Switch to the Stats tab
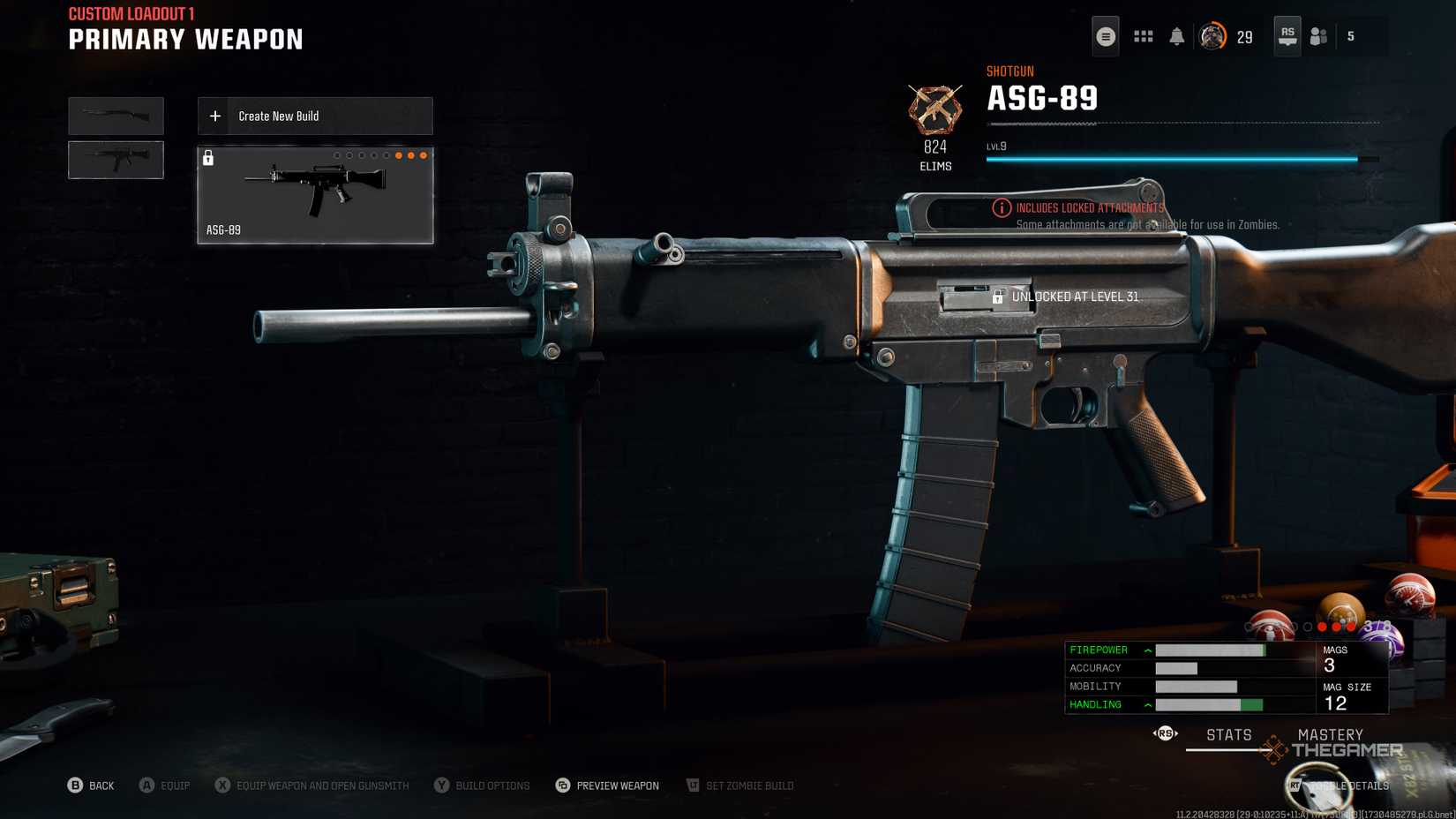This screenshot has height=819, width=1456. (x=1228, y=735)
